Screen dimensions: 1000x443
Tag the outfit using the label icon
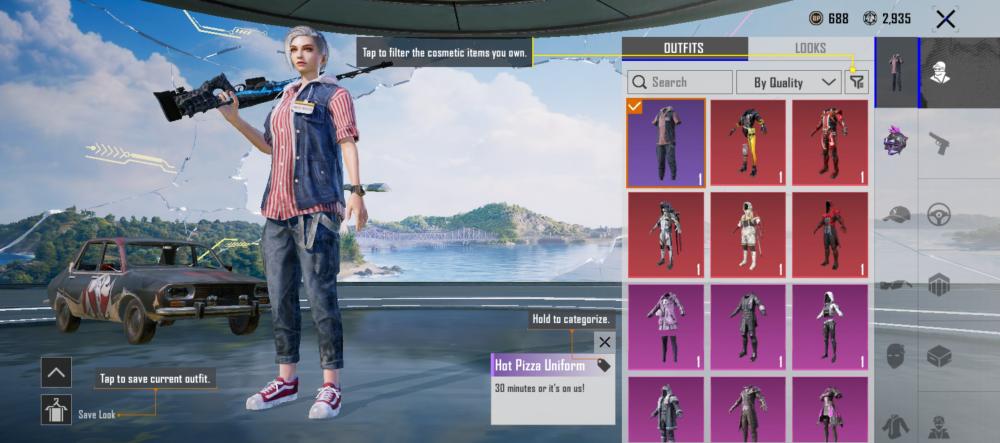603,365
